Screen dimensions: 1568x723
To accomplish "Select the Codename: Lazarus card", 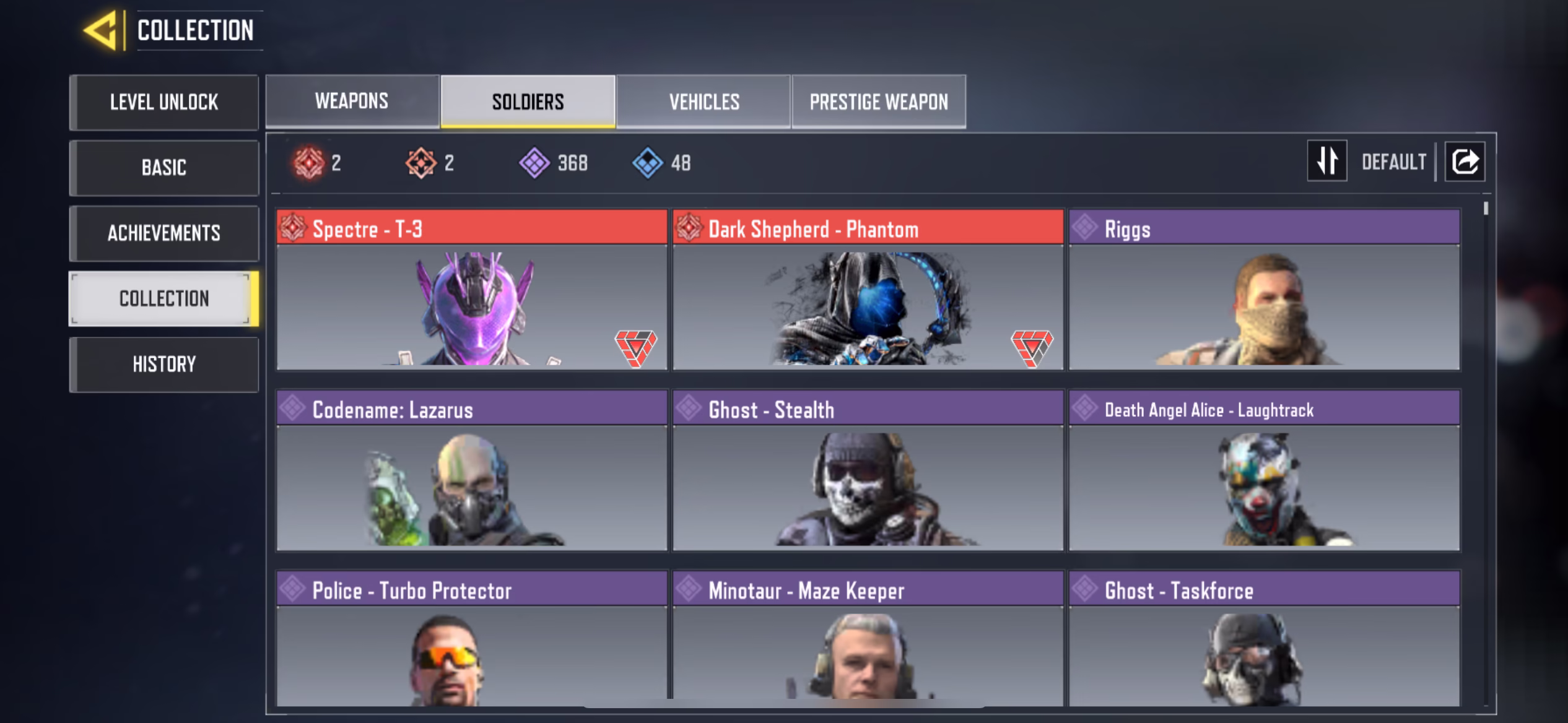I will click(x=472, y=470).
